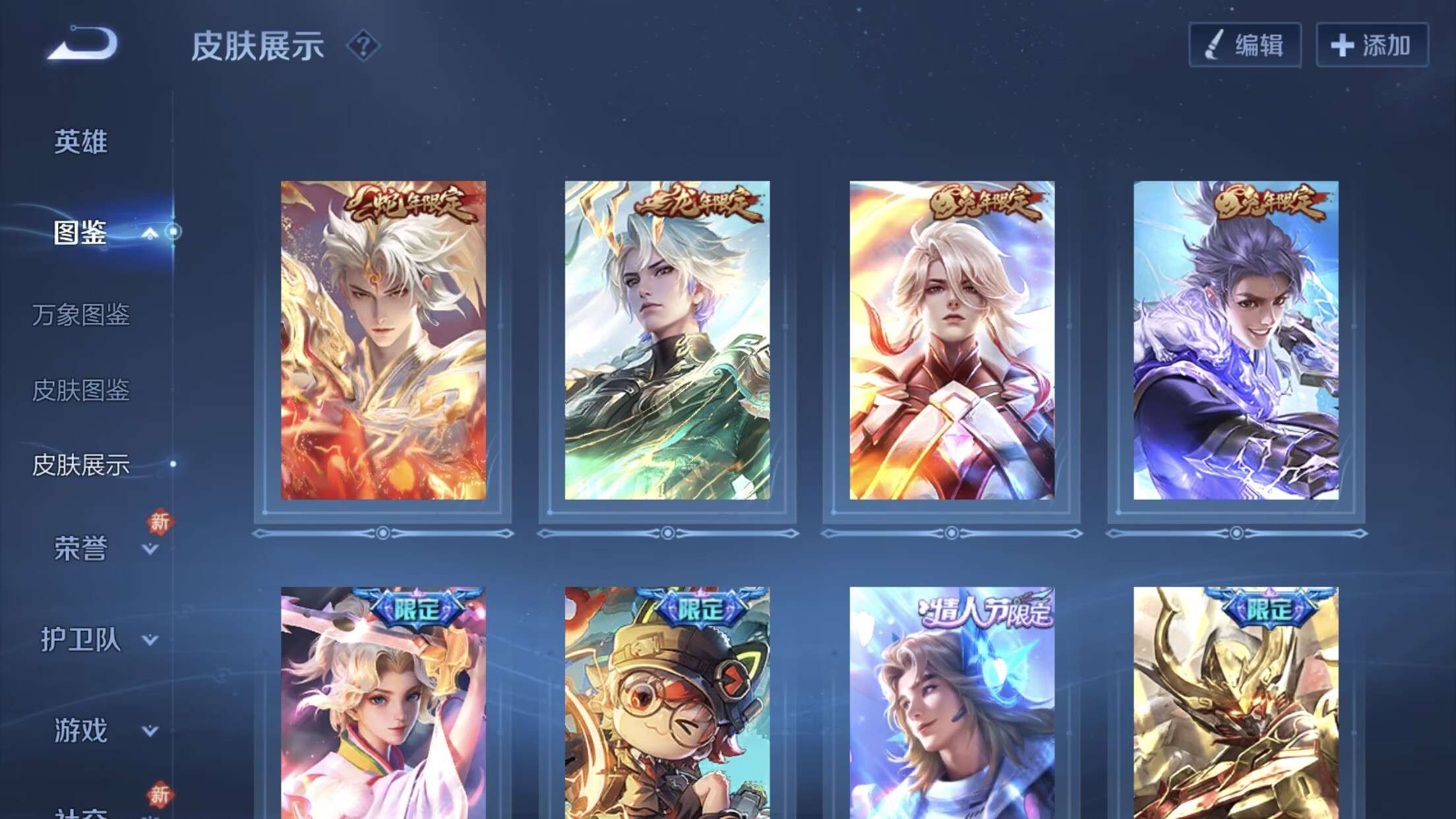Expand the 荣誉 honors category
The width and height of the screenshot is (1456, 819).
[150, 549]
